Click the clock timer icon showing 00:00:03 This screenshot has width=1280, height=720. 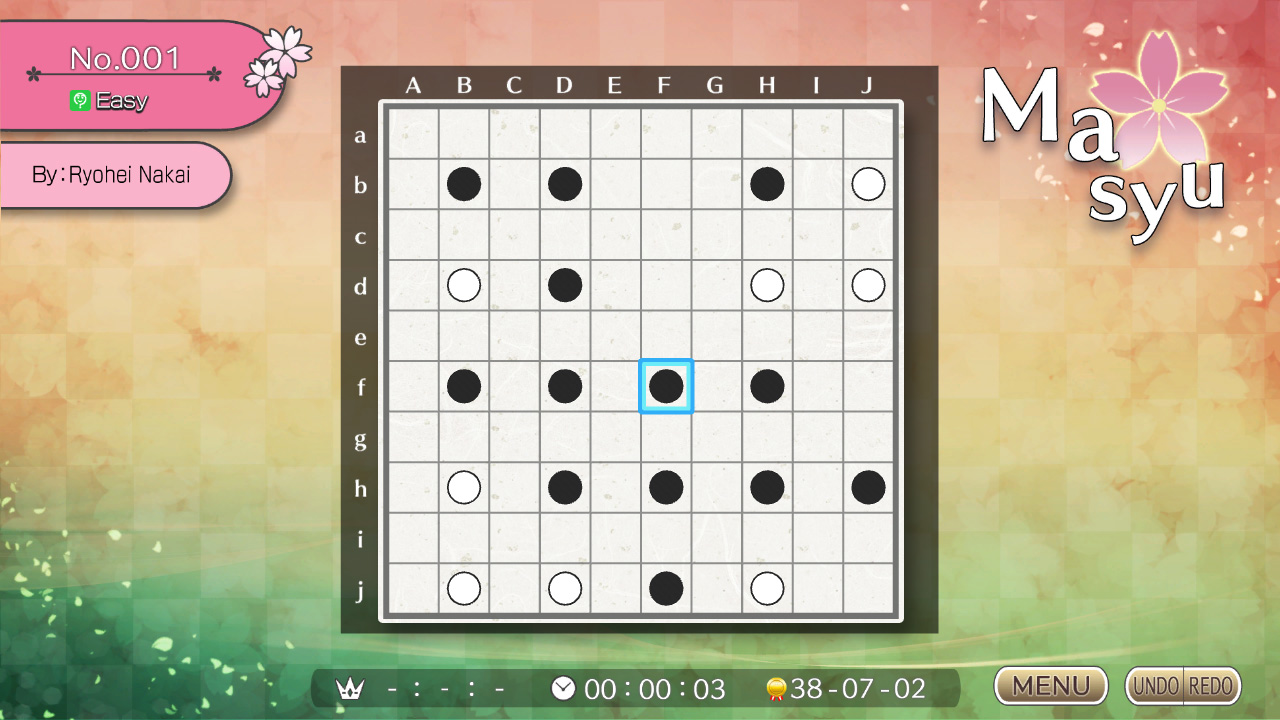[563, 688]
